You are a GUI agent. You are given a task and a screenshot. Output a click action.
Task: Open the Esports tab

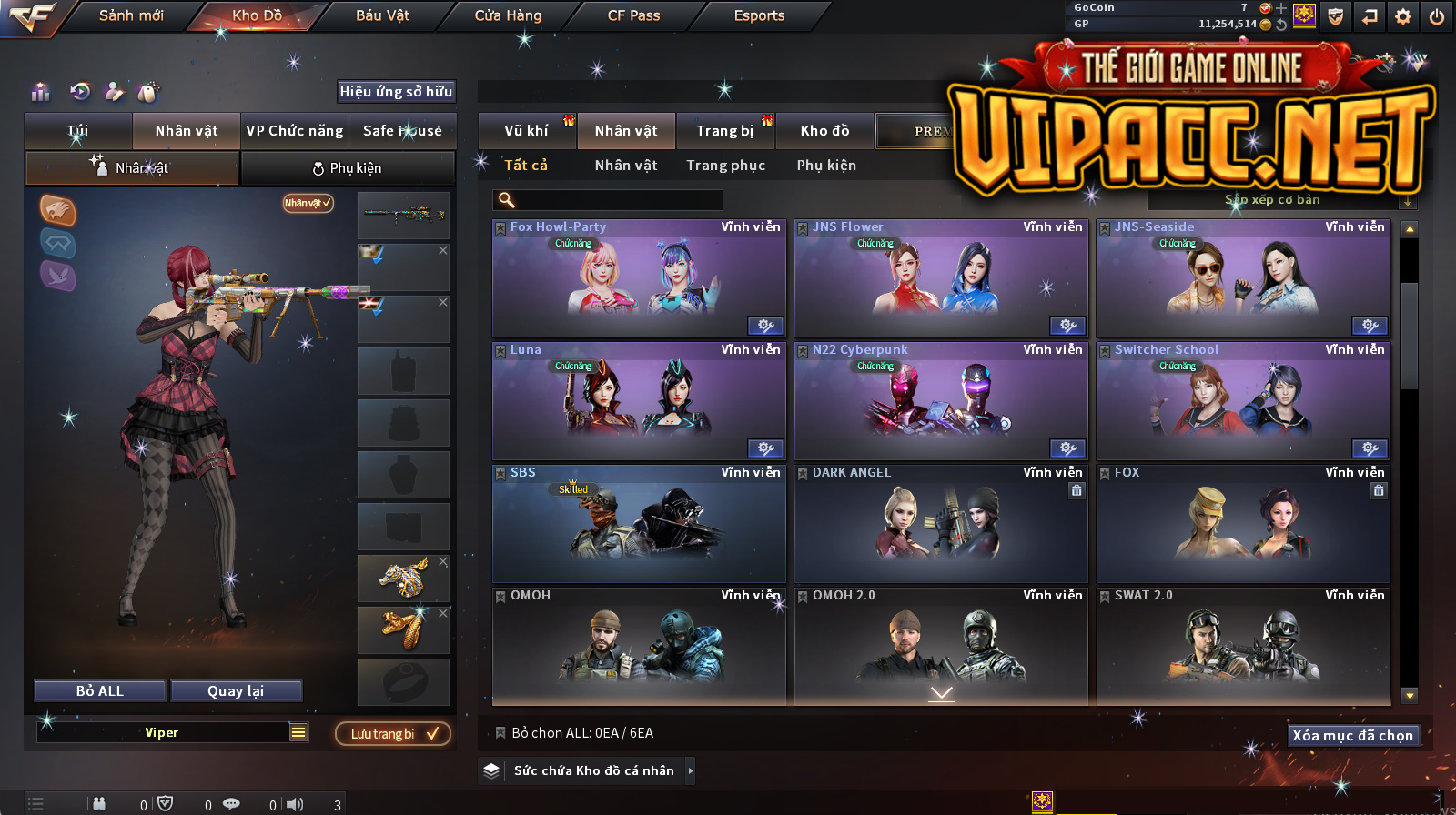pyautogui.click(x=759, y=15)
